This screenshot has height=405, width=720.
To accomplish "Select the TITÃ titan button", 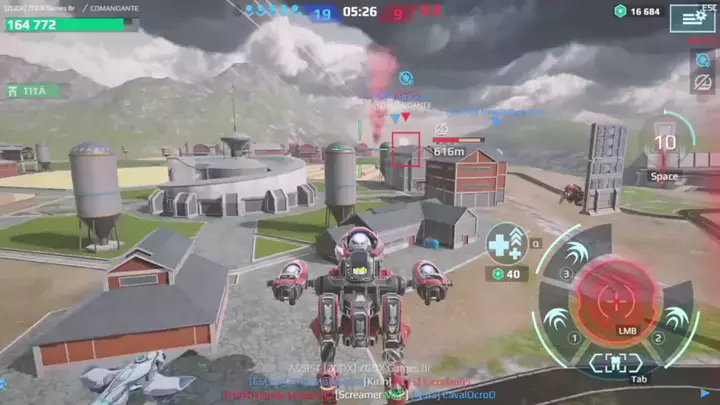I will [31, 90].
